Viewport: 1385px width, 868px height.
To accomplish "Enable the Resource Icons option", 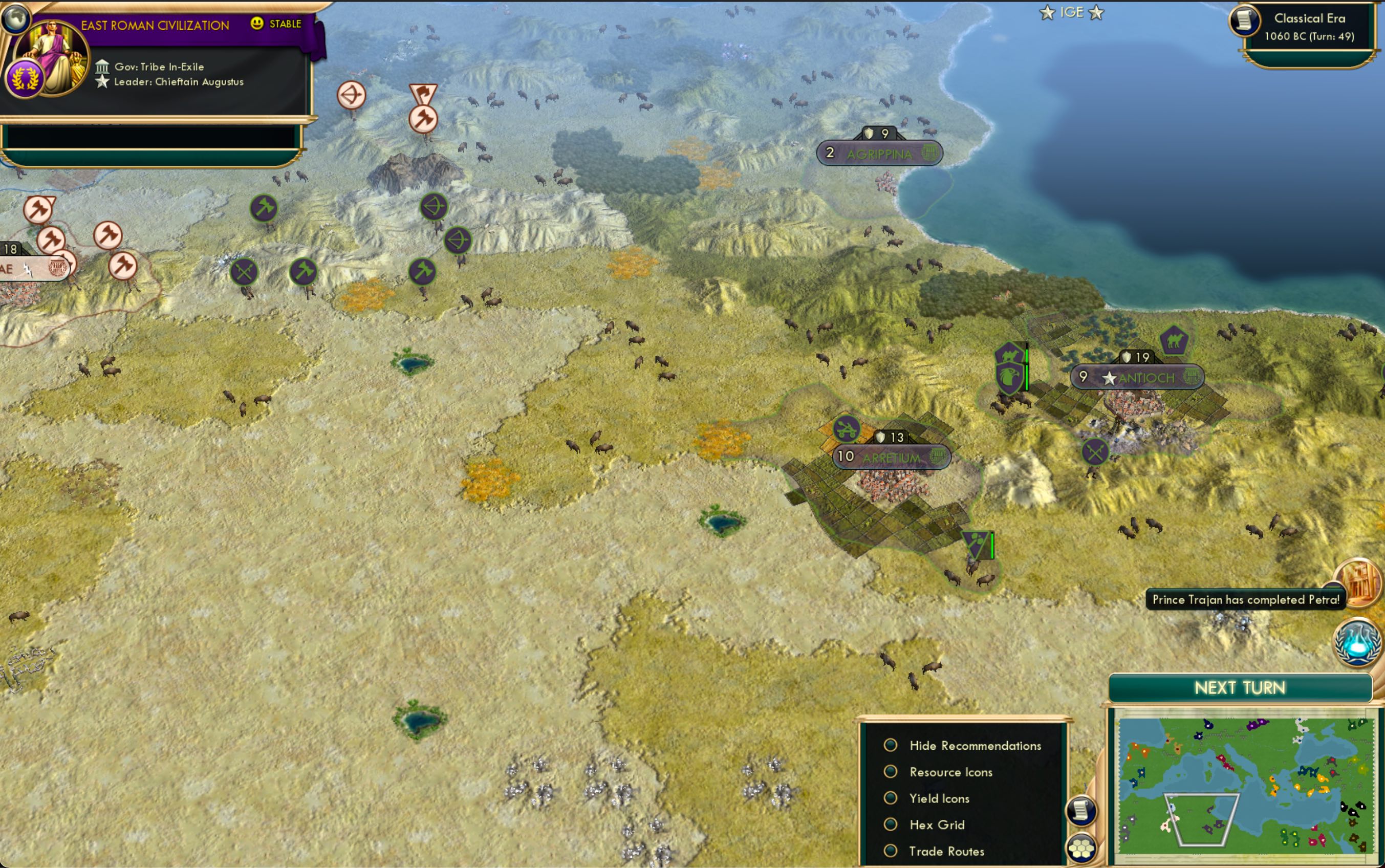I will click(891, 772).
